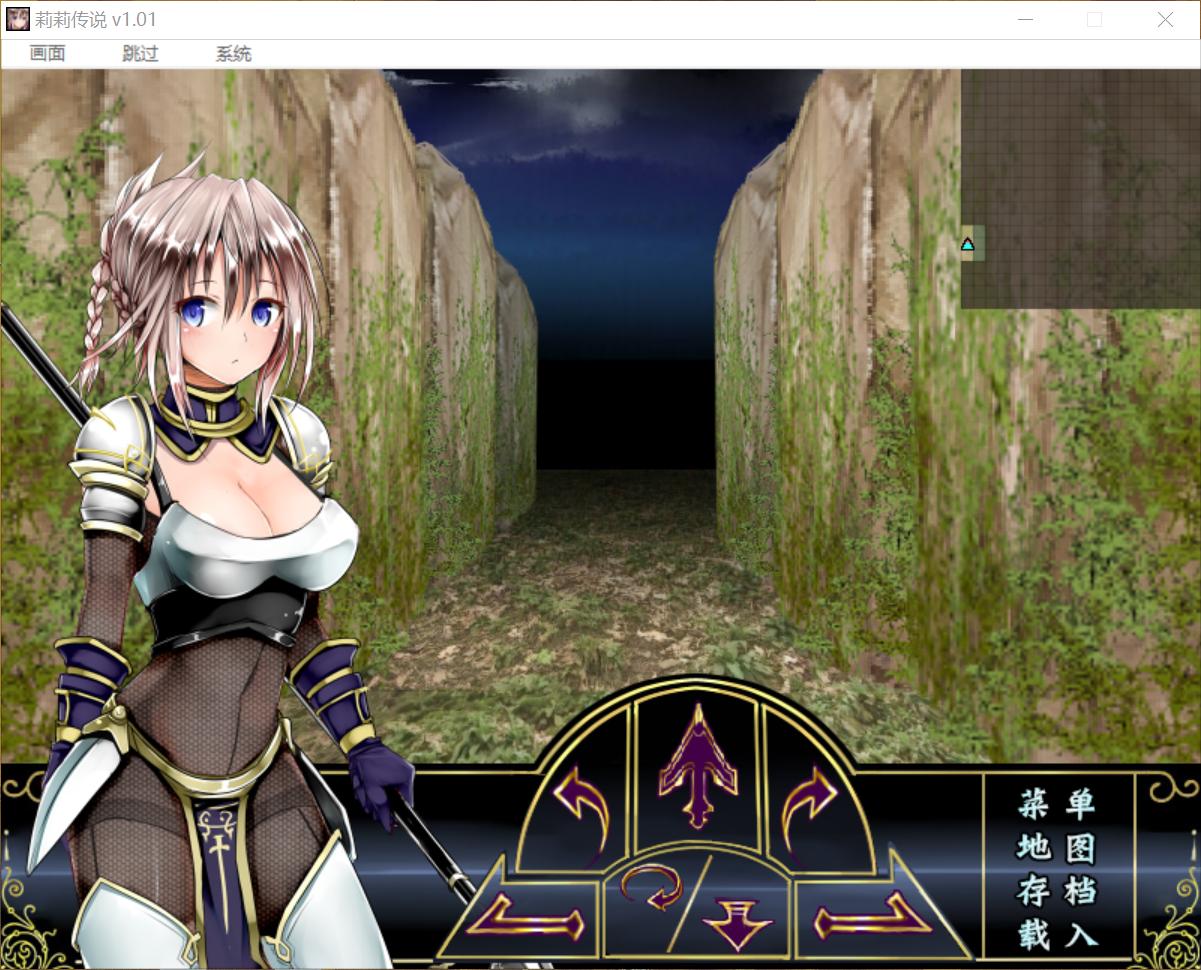The image size is (1201, 970).
Task: Move forward with the up arrow
Action: (x=697, y=772)
